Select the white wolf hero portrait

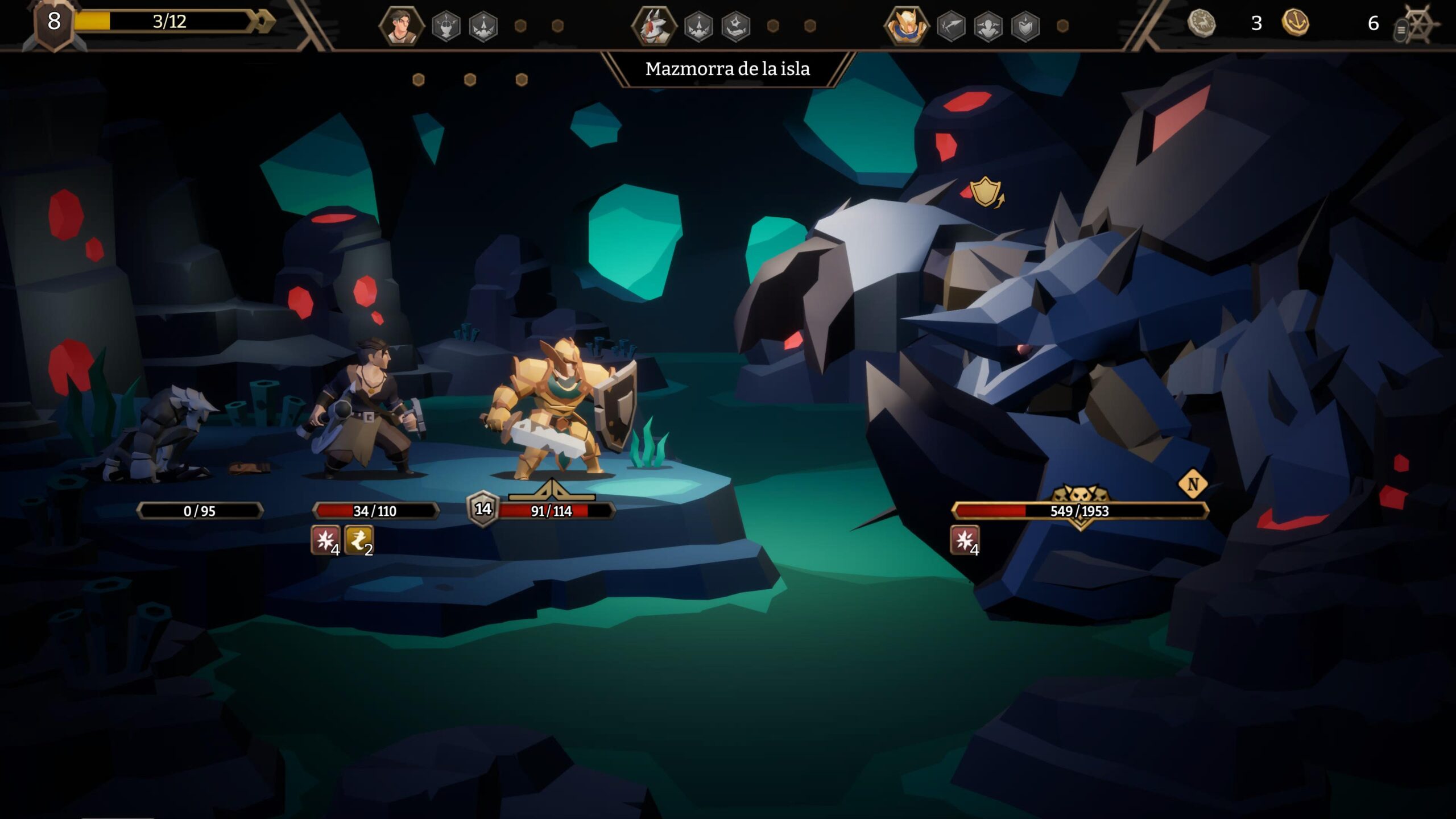tap(653, 26)
